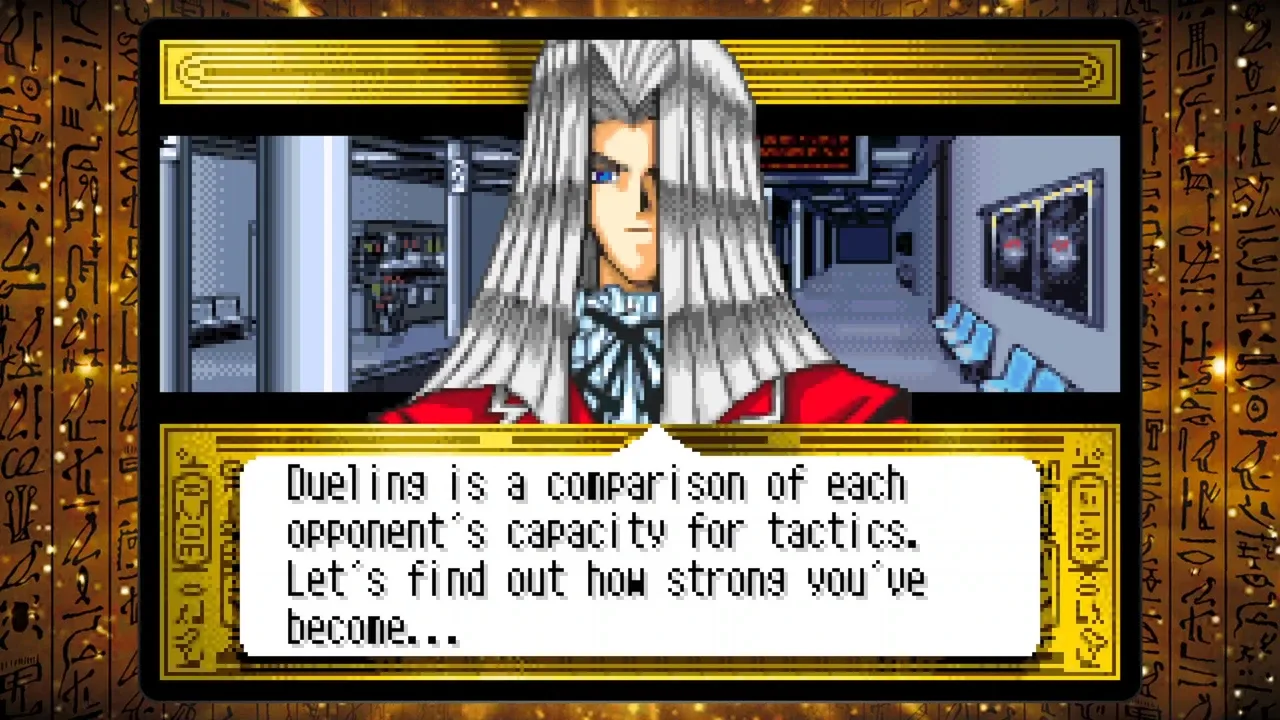Click the word tactics in the text
The width and height of the screenshot is (1280, 720).
[x=840, y=532]
